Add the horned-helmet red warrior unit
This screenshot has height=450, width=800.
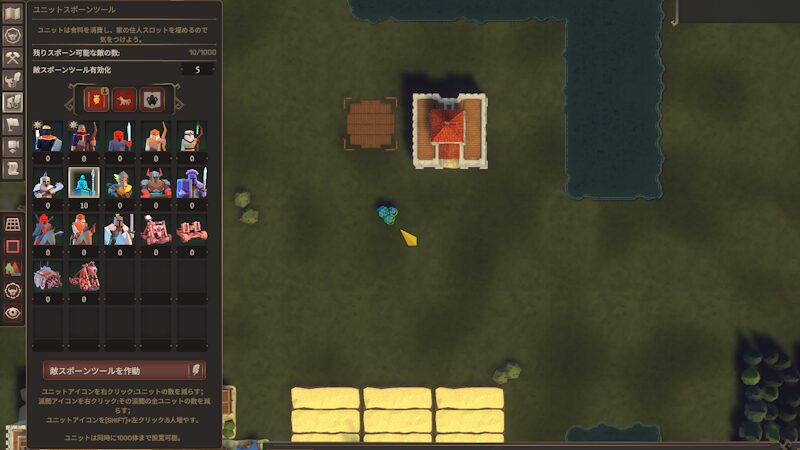tap(155, 183)
